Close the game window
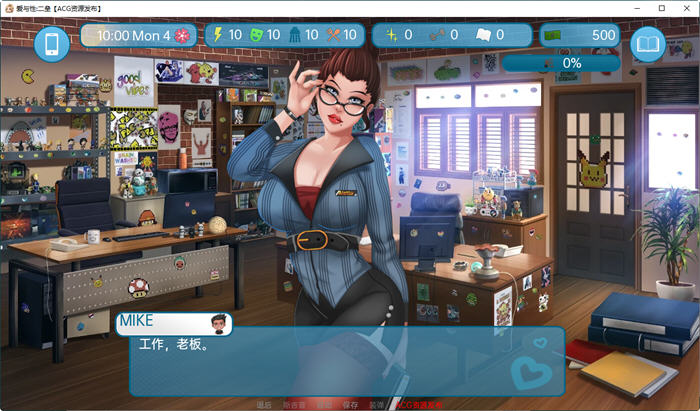This screenshot has width=700, height=411. [x=685, y=7]
